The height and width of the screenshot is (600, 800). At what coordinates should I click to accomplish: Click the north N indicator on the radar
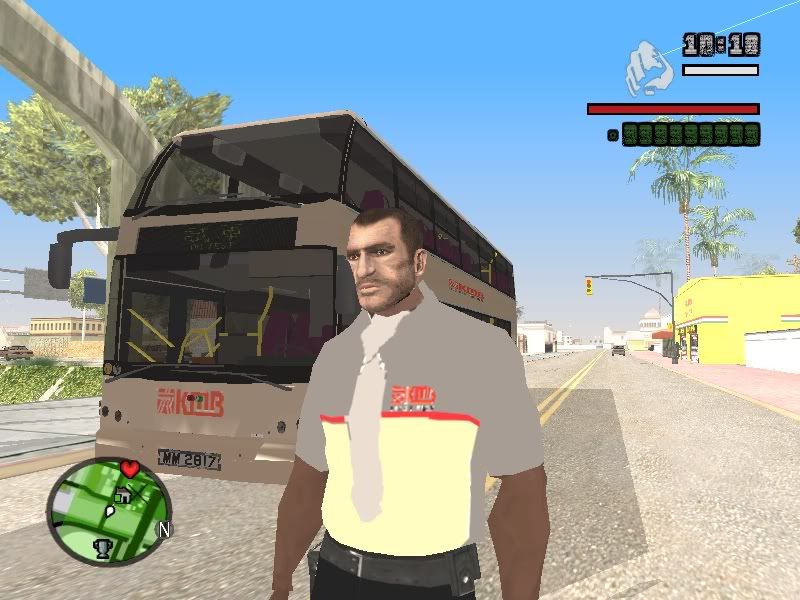[164, 529]
